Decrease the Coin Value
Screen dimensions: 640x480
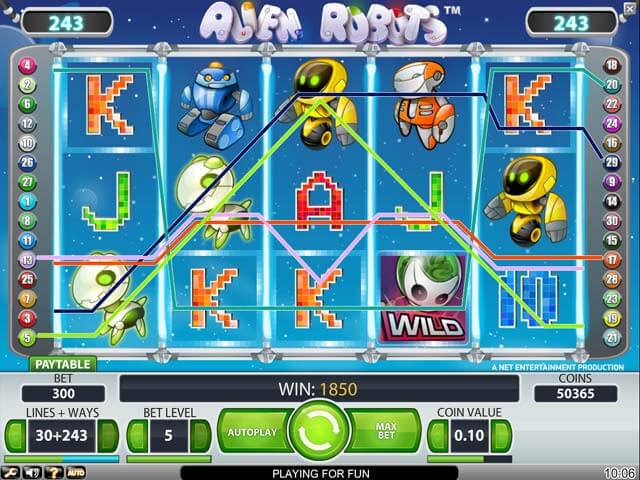point(439,436)
